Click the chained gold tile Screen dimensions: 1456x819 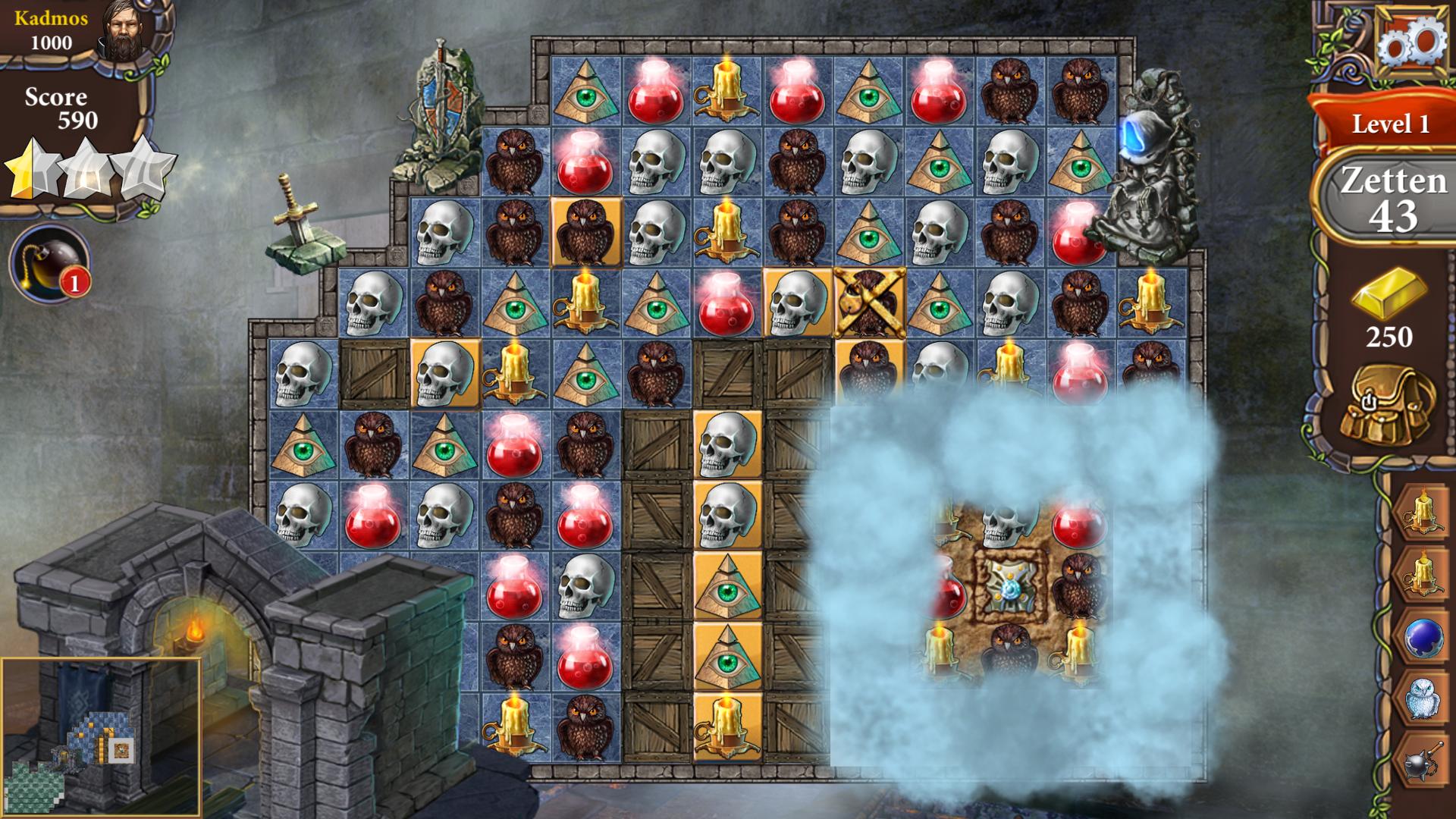(x=869, y=302)
